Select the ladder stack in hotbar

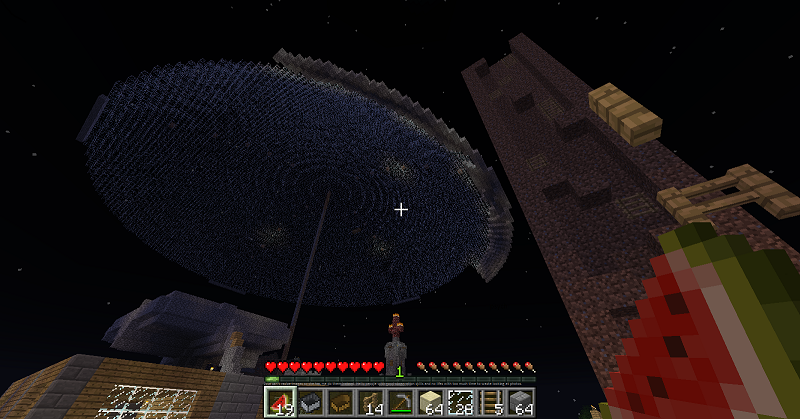490,402
